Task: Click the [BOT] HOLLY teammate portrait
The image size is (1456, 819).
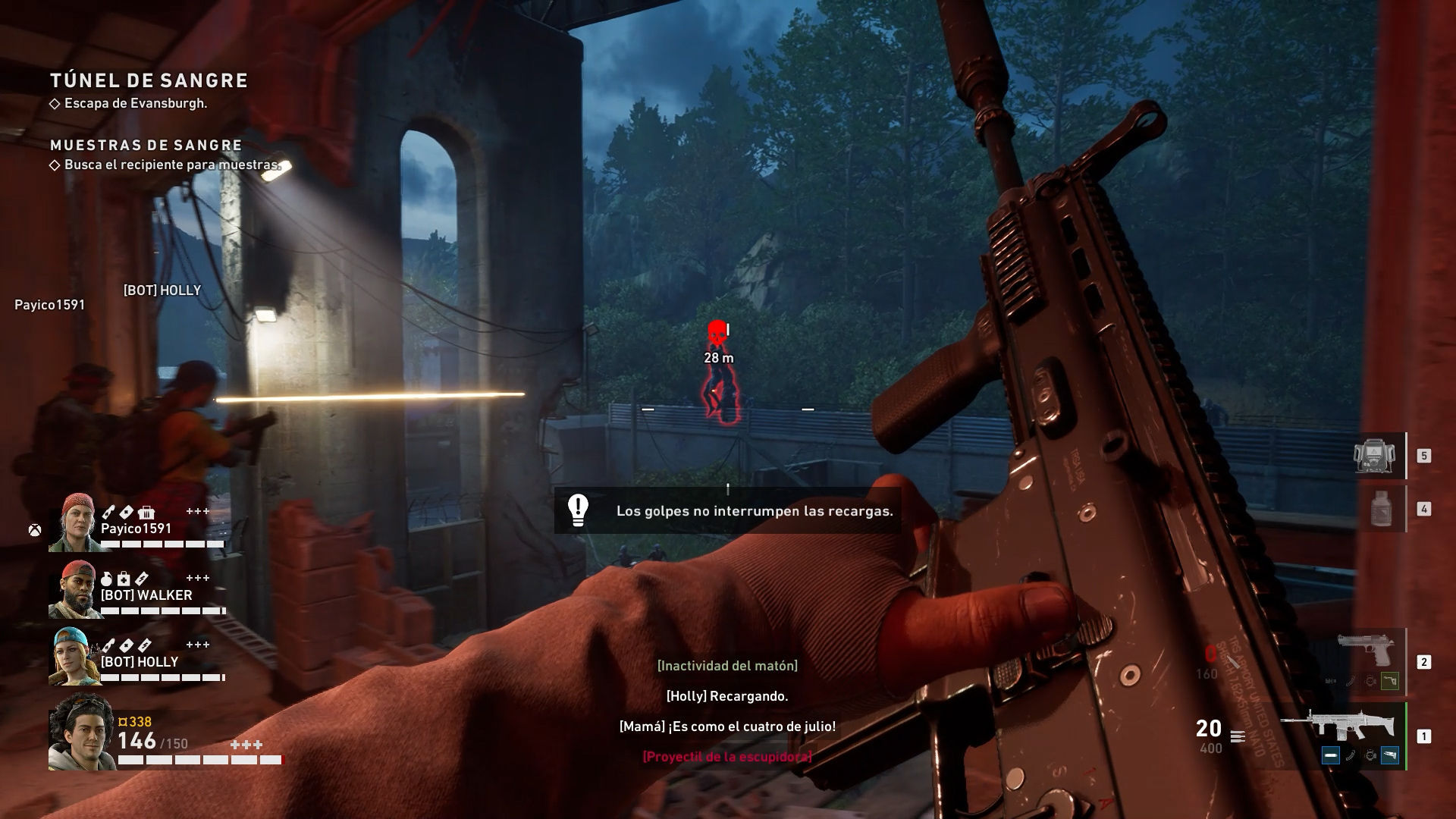Action: 74,657
